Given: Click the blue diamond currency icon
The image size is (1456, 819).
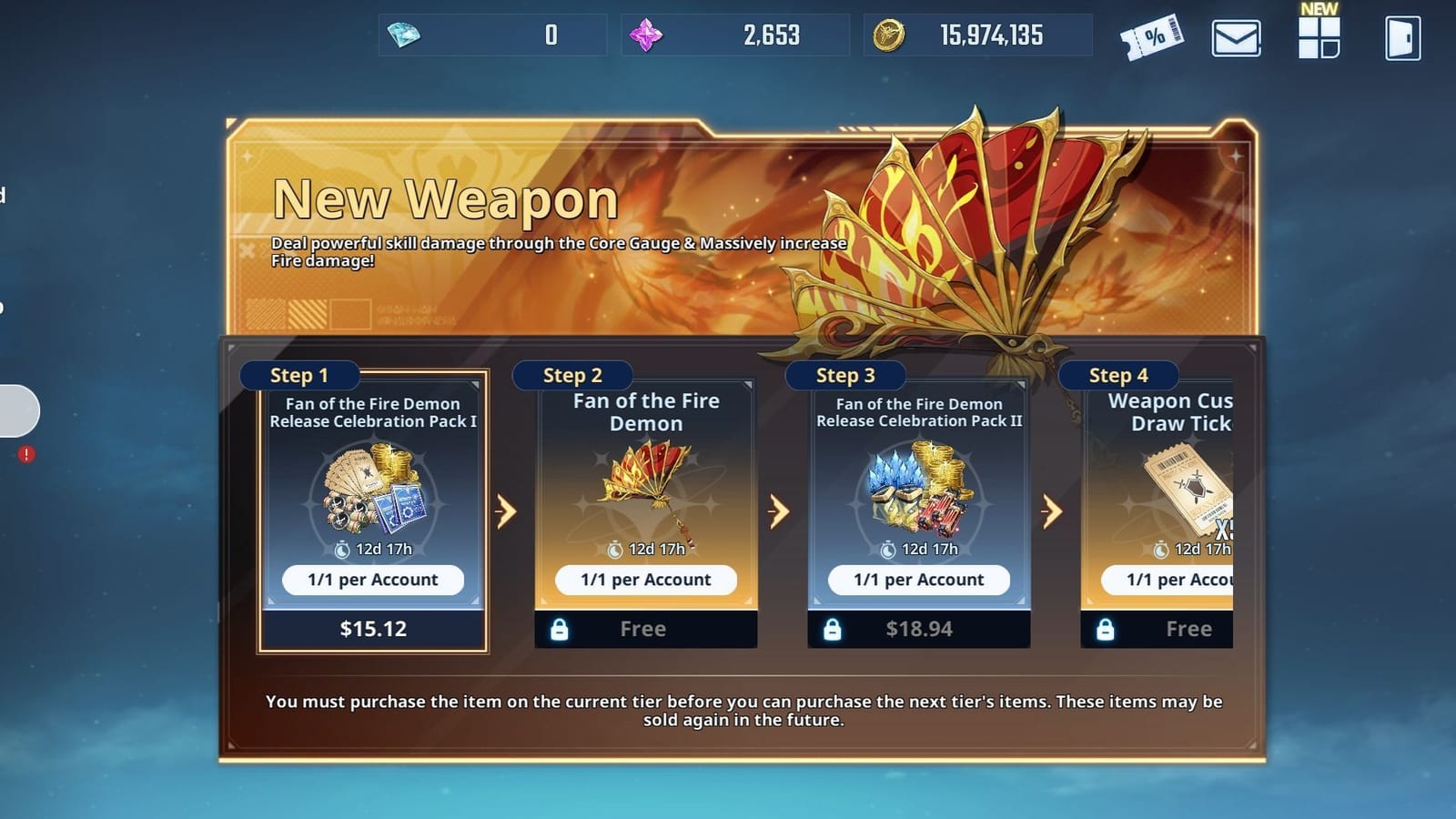Looking at the screenshot, I should (401, 35).
